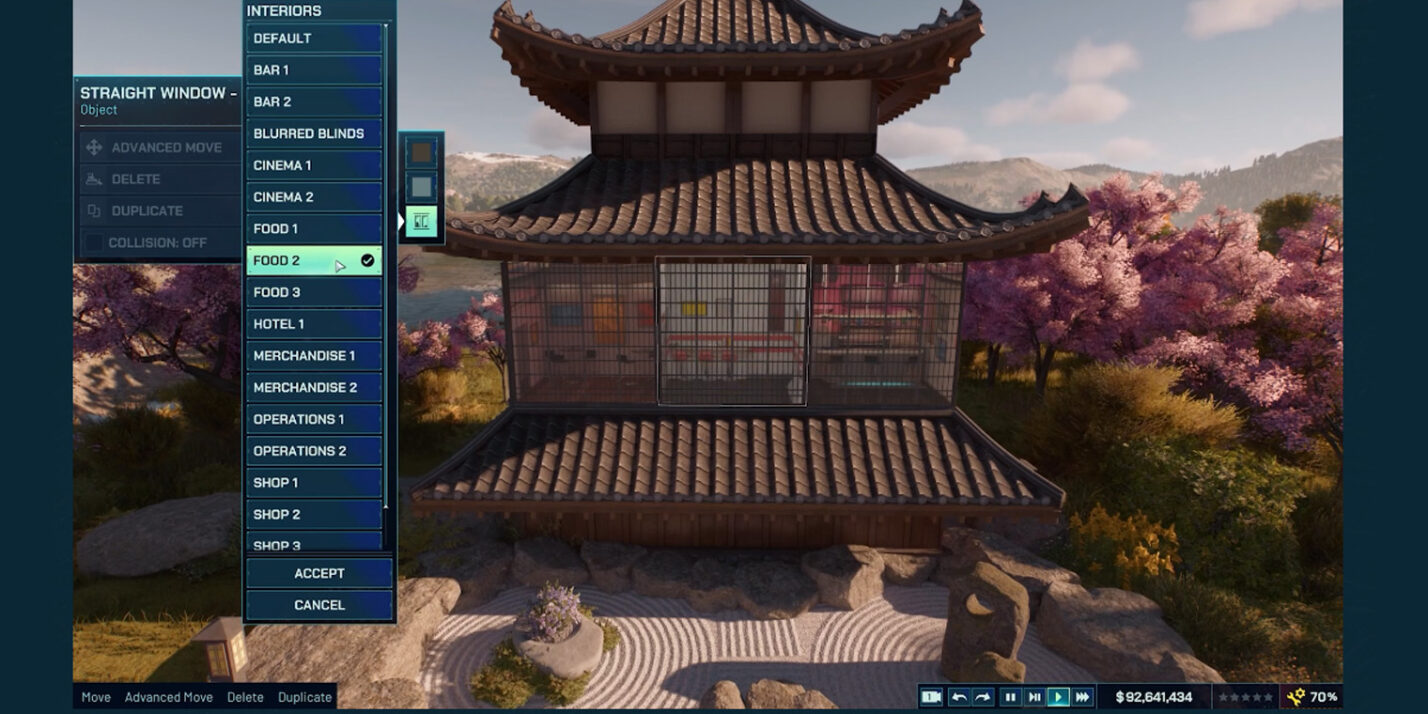Redo the last undone action
The height and width of the screenshot is (714, 1428).
(x=983, y=697)
